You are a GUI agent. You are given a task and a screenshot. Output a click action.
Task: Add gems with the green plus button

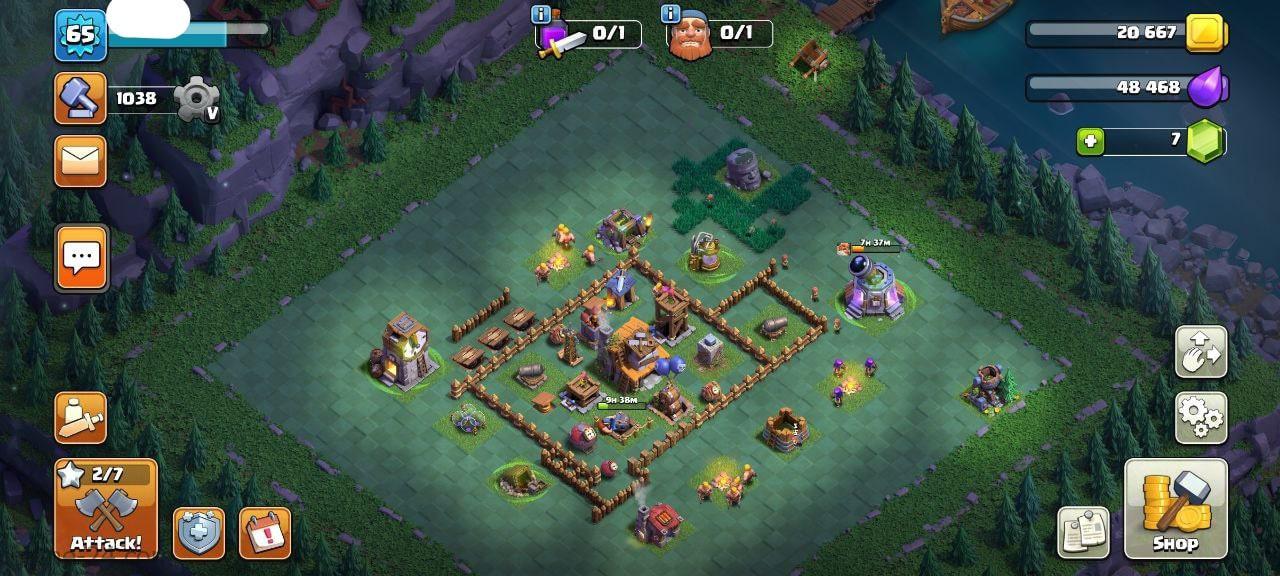[1091, 142]
